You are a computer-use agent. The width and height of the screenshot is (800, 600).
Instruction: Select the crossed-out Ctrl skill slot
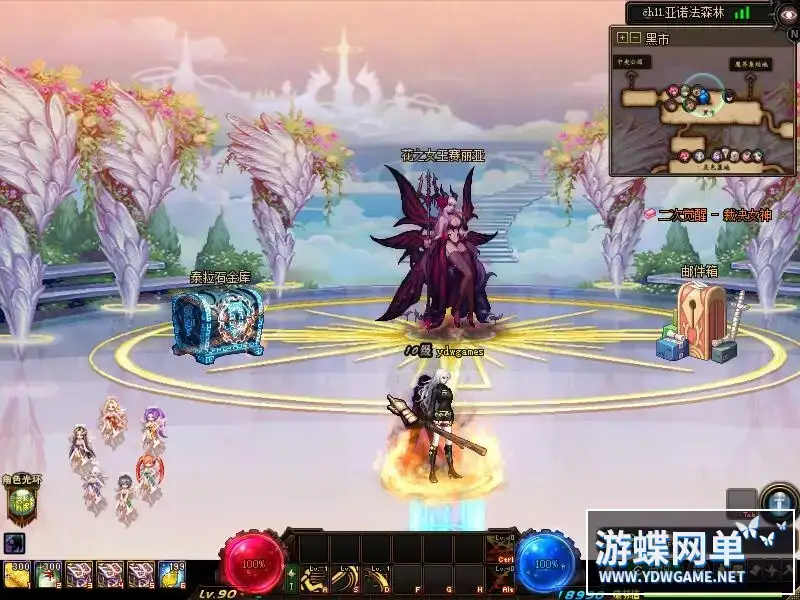[x=501, y=549]
